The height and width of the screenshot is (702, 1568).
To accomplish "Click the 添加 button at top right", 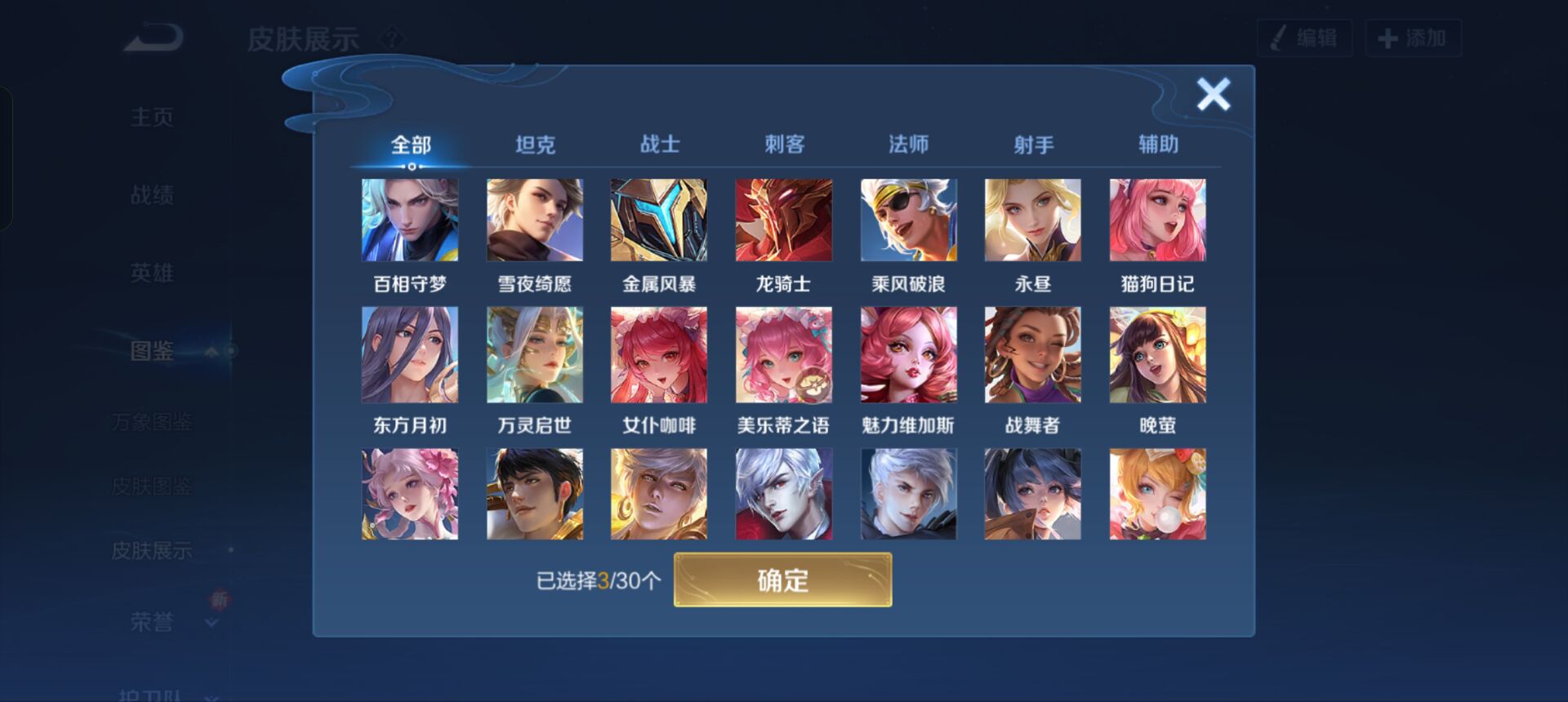I will (x=1414, y=37).
